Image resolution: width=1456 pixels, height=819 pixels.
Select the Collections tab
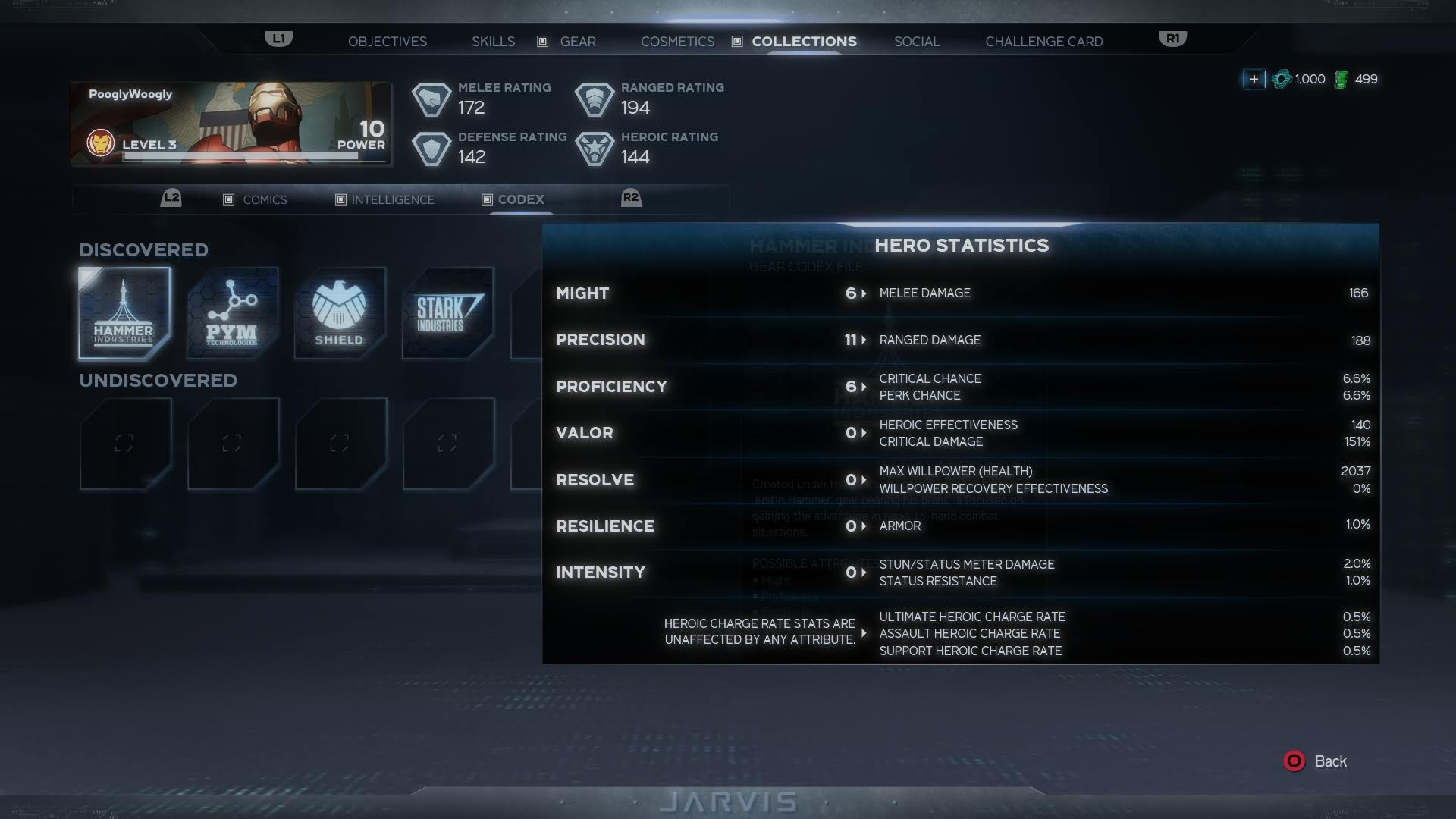pos(804,42)
